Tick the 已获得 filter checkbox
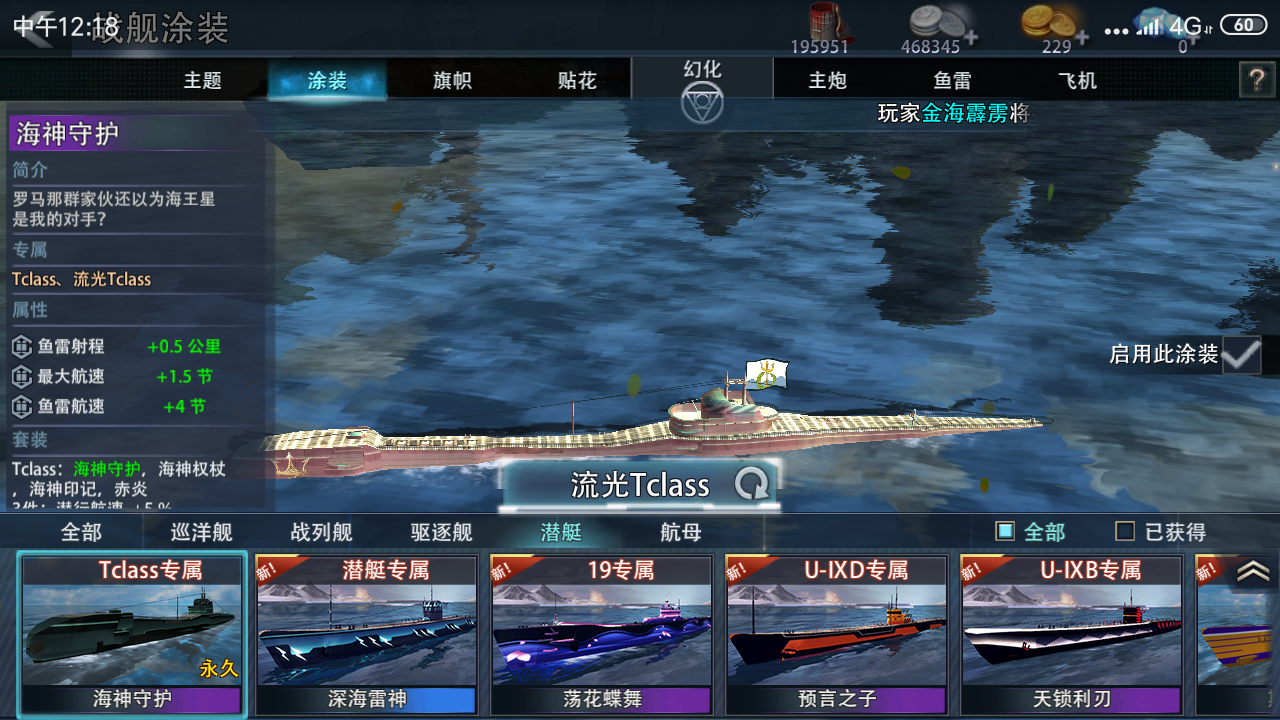Viewport: 1280px width, 720px height. pos(1125,532)
